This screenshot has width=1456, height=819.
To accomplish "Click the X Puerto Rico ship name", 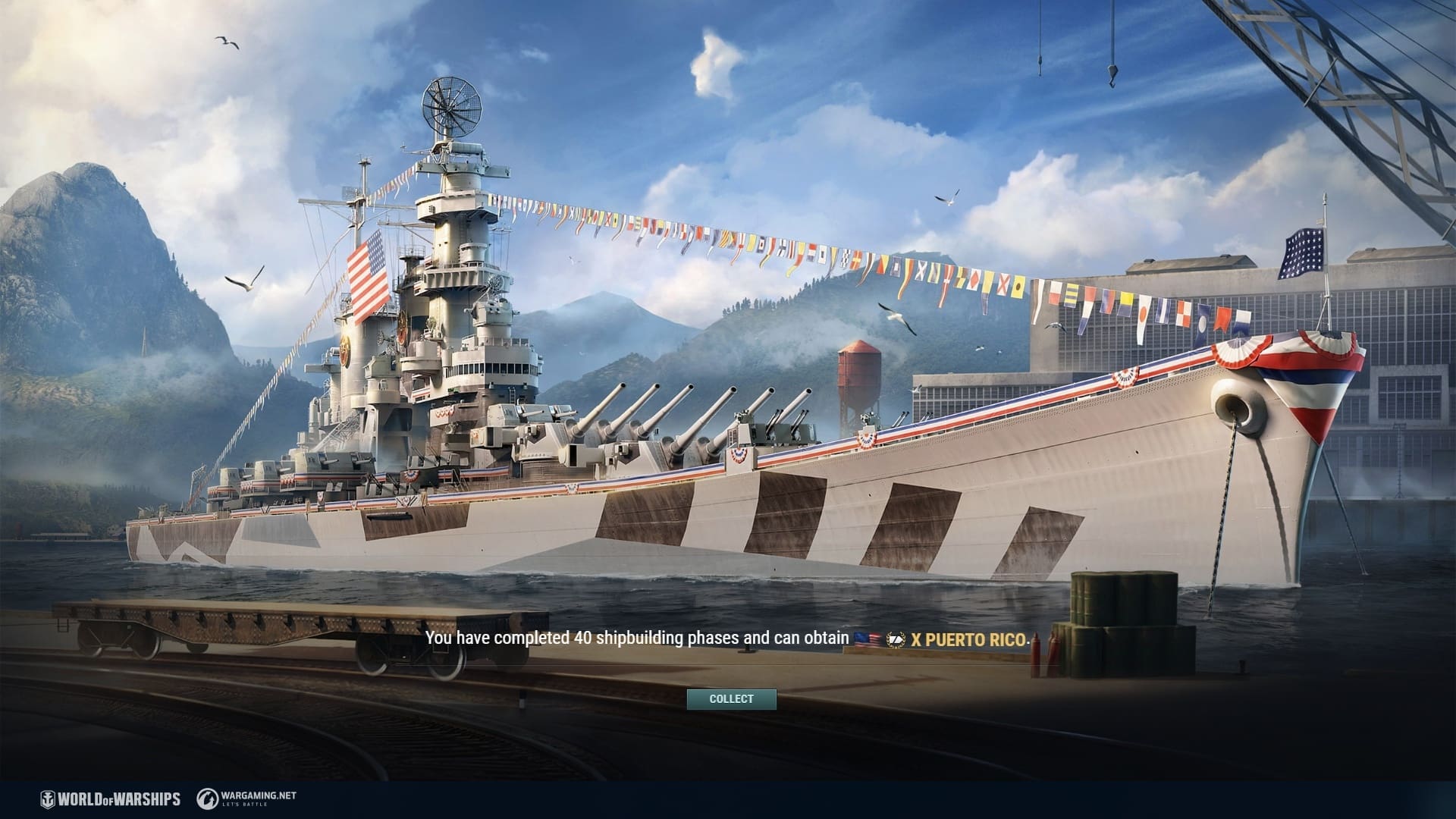I will click(968, 639).
